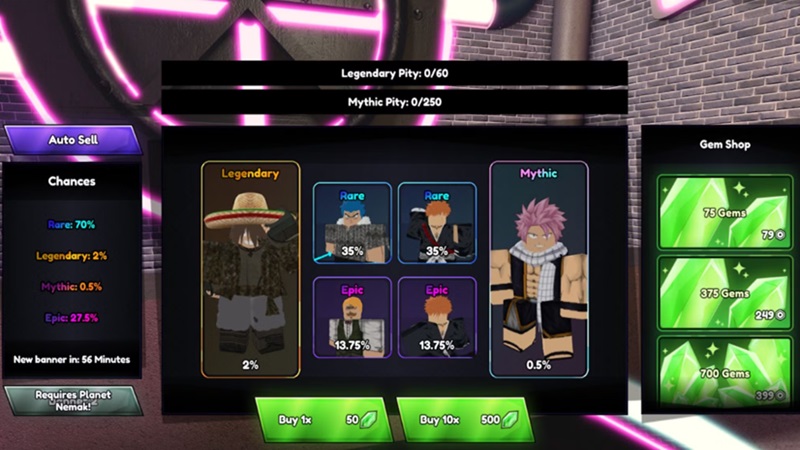Select the Rare blue-haired character card
Image resolution: width=800 pixels, height=450 pixels.
click(351, 223)
